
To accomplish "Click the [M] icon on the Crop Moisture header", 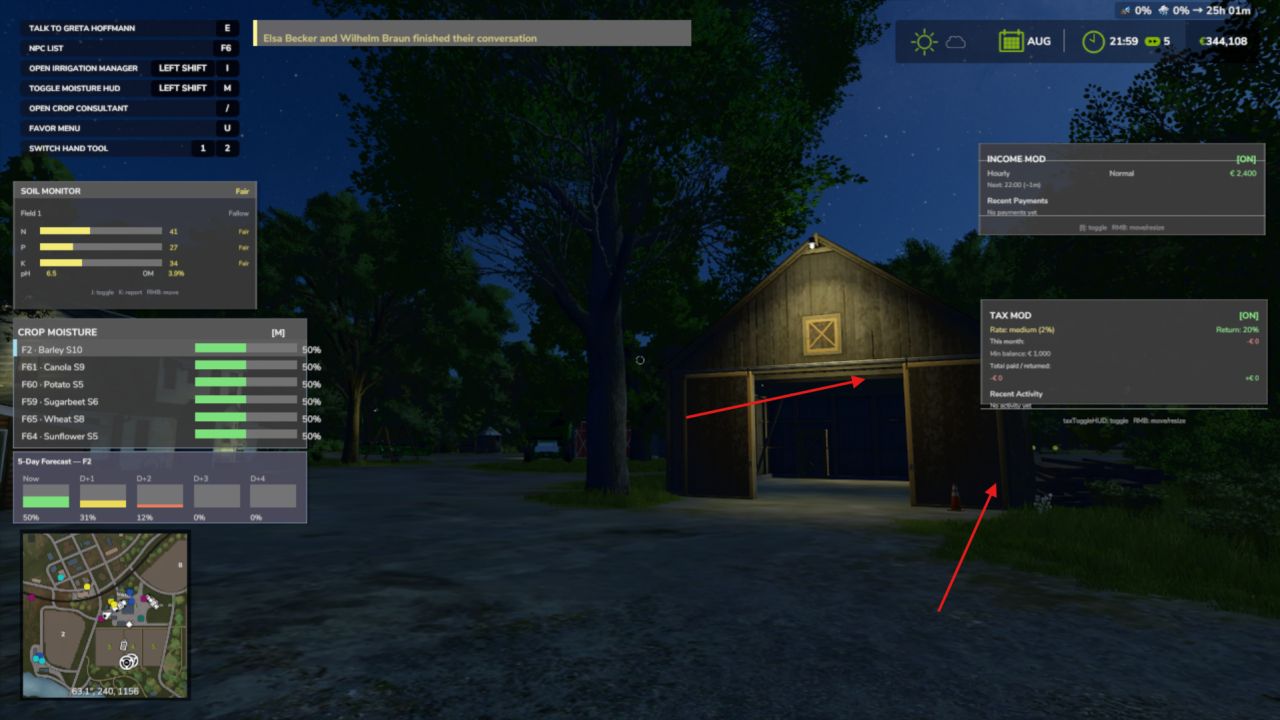I will click(280, 331).
